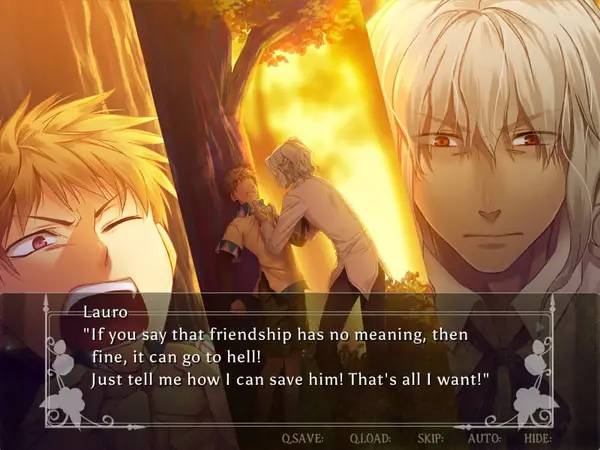Activate the SKIP text option
This screenshot has height=450, width=600.
coord(429,438)
